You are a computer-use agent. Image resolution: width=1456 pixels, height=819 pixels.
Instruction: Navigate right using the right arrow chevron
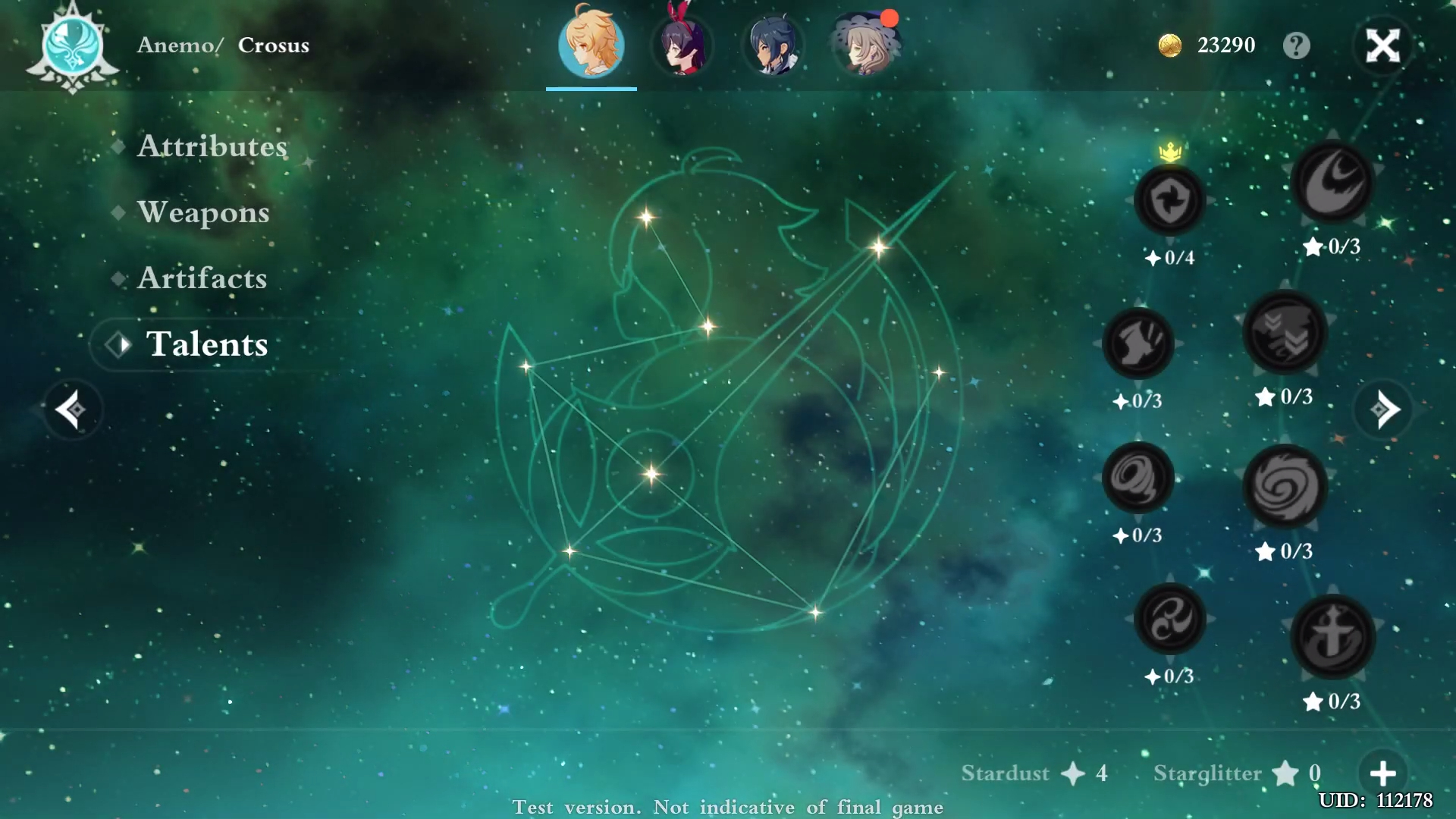(x=1383, y=409)
